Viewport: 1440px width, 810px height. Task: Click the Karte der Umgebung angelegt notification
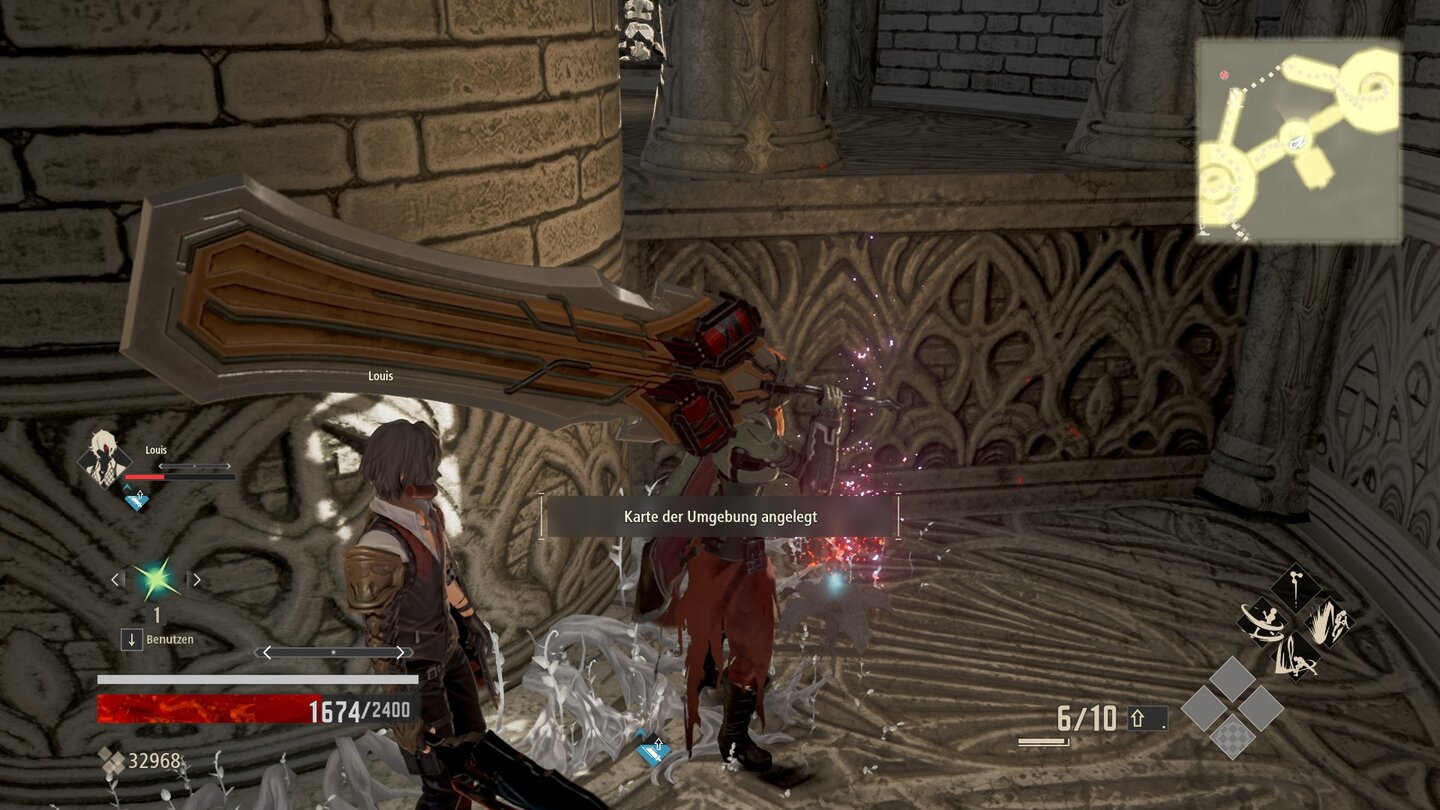719,518
